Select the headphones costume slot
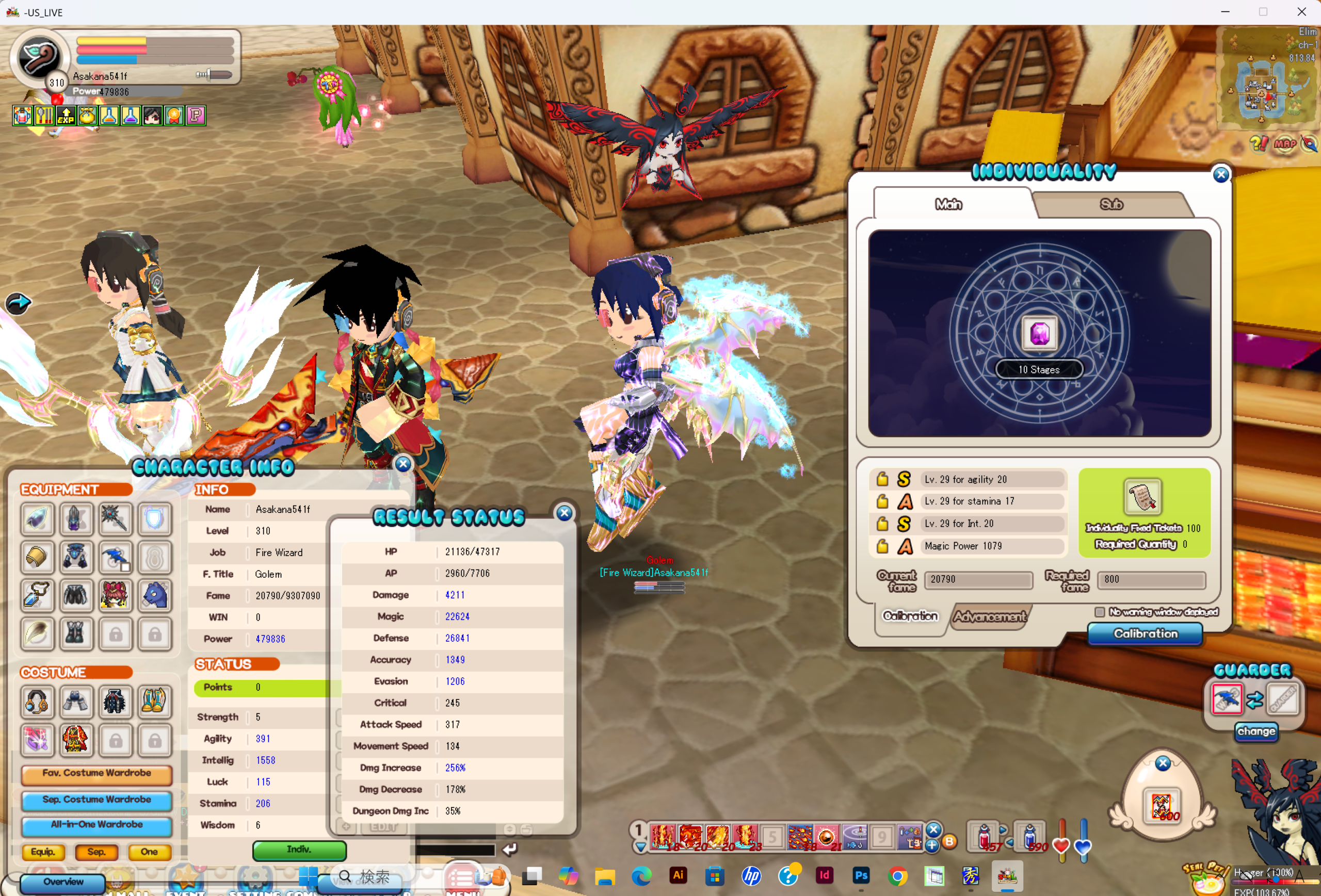Screen dimensions: 1321x896 click(37, 701)
